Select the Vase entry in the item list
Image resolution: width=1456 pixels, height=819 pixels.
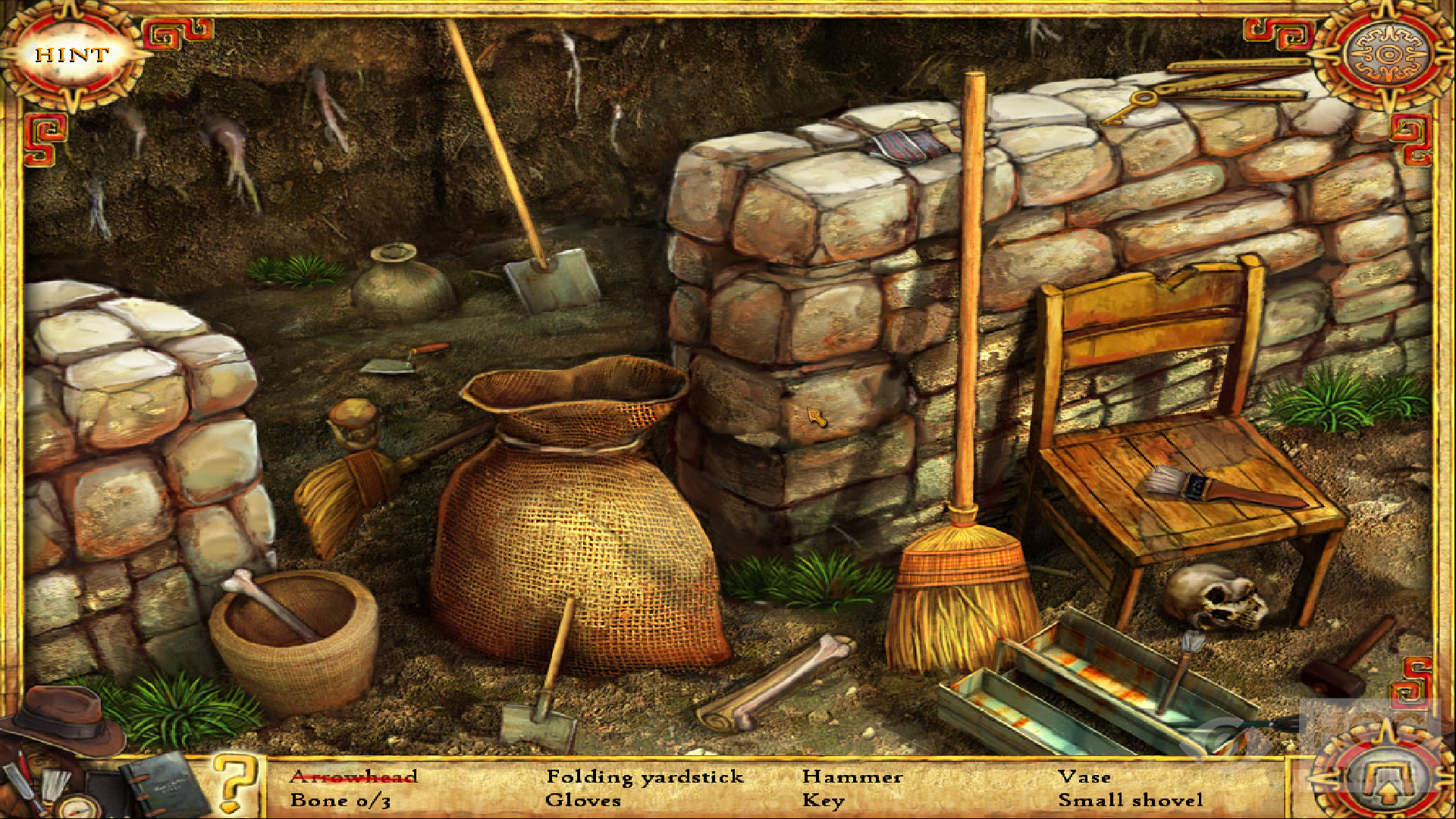[1084, 777]
